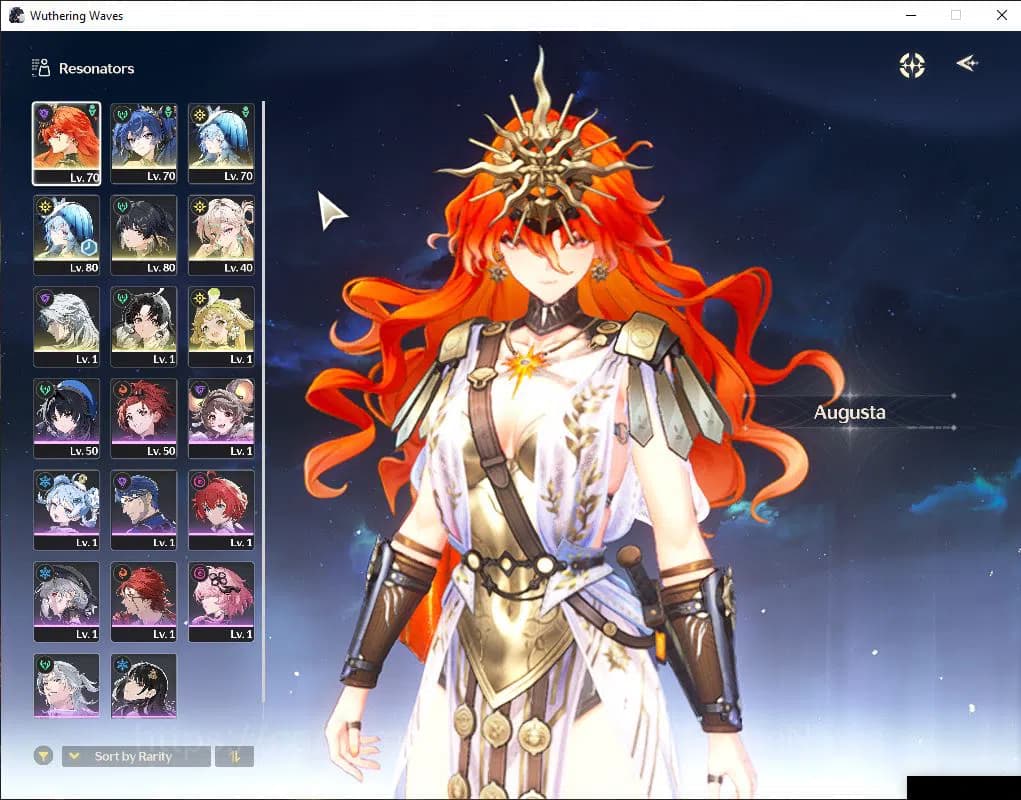Viewport: 1021px width, 800px height.
Task: Open the Sort by Rarity dropdown
Action: (136, 756)
